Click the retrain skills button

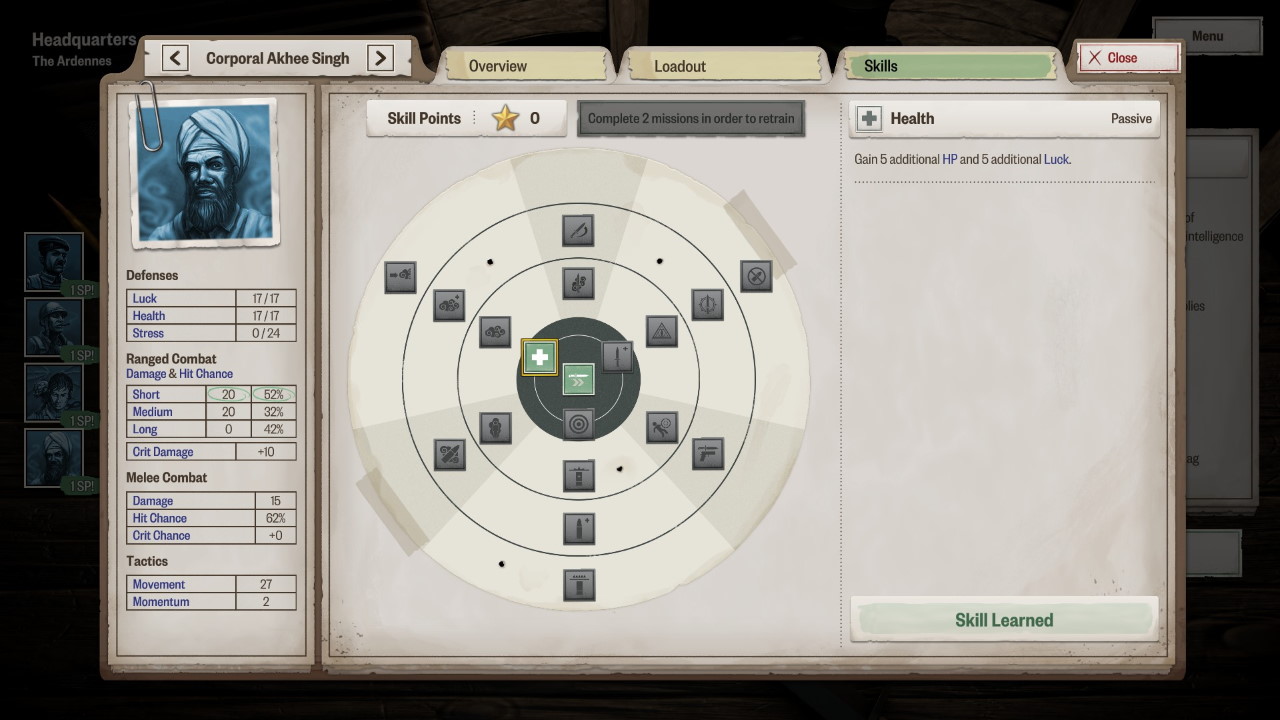click(x=691, y=118)
